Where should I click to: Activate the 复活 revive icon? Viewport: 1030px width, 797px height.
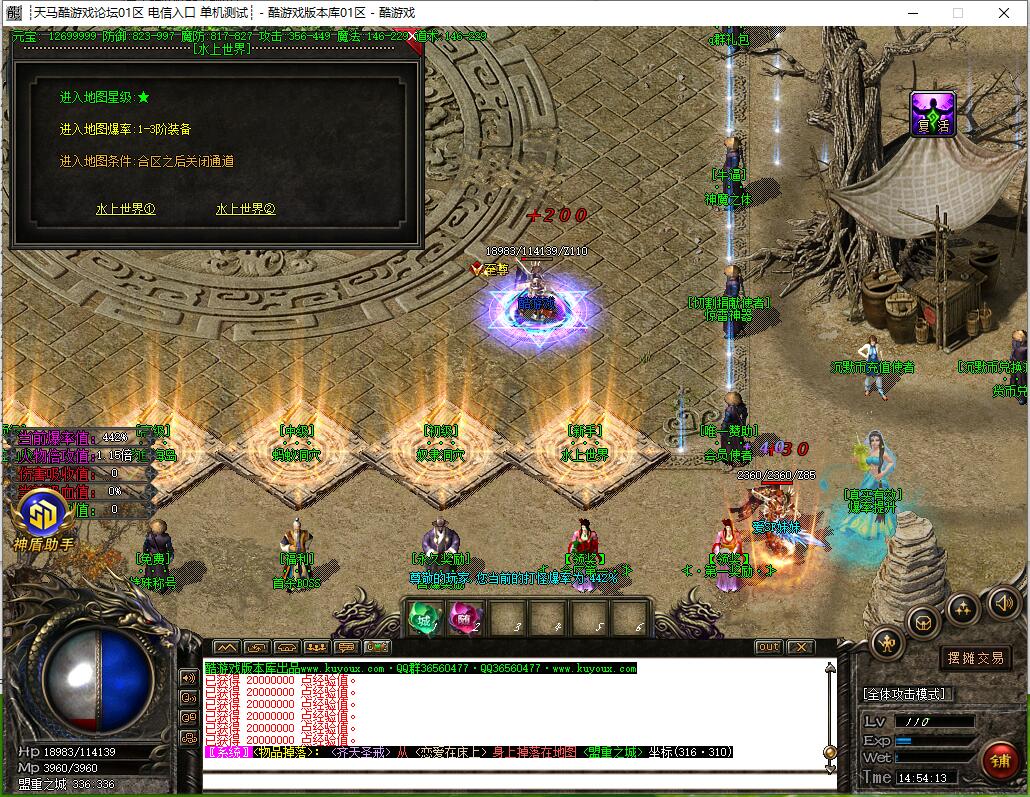point(932,114)
